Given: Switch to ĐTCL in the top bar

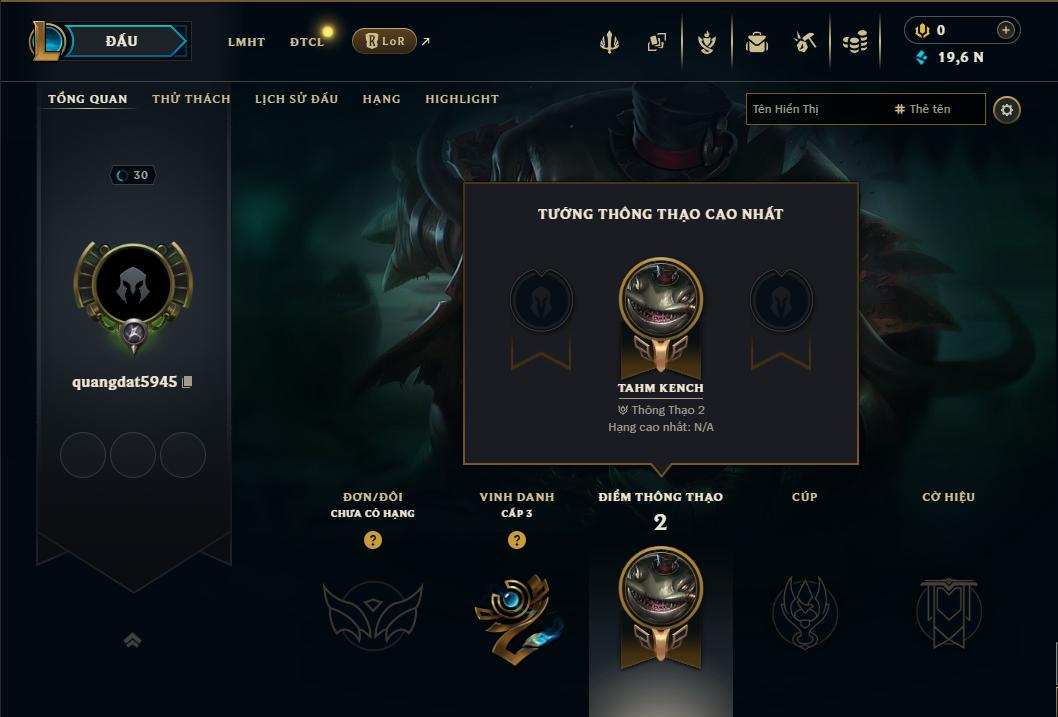Looking at the screenshot, I should [x=307, y=42].
